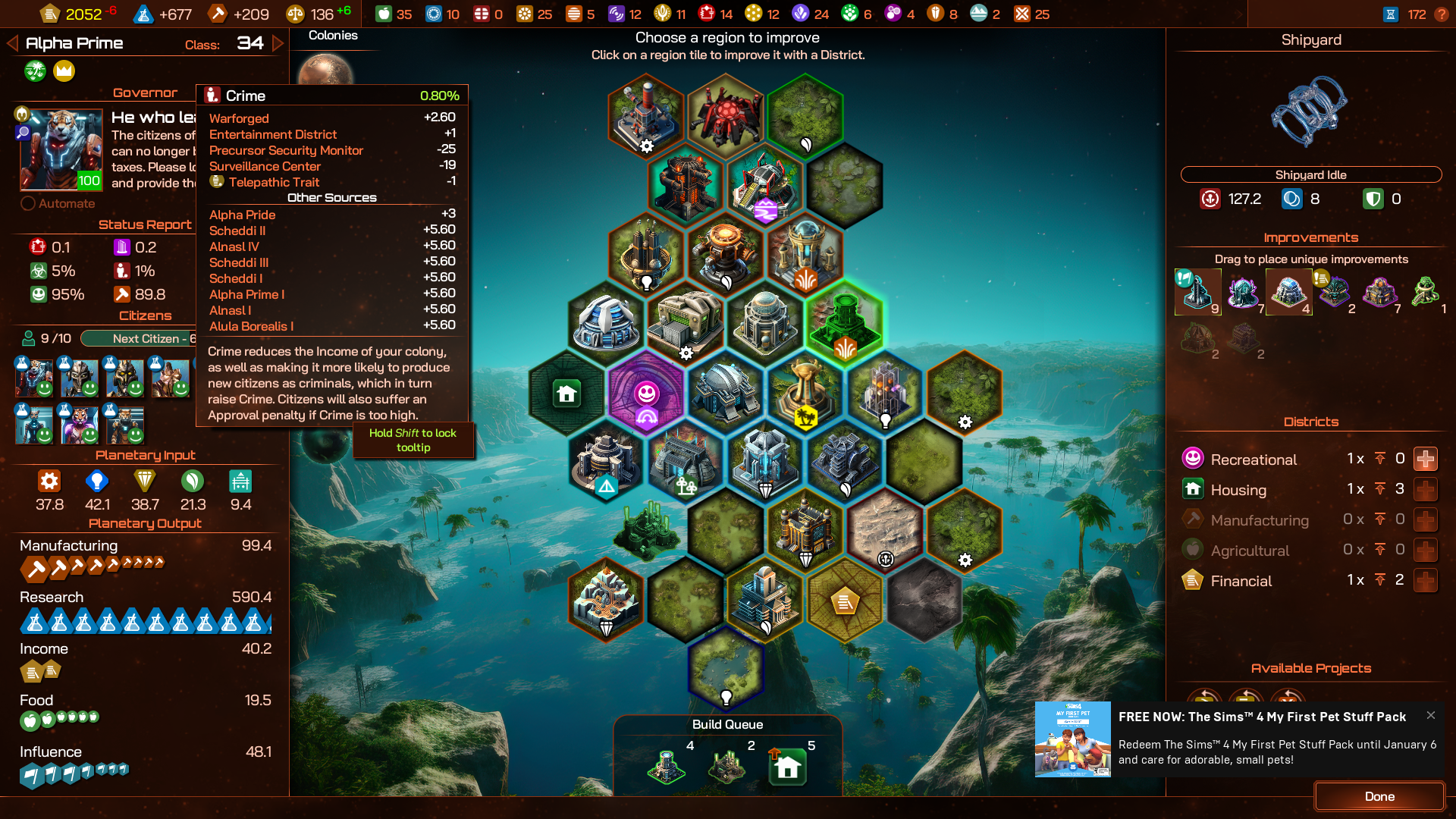Select the purple recreational district hex tile
Screen dimensions: 1456x819
tap(646, 393)
